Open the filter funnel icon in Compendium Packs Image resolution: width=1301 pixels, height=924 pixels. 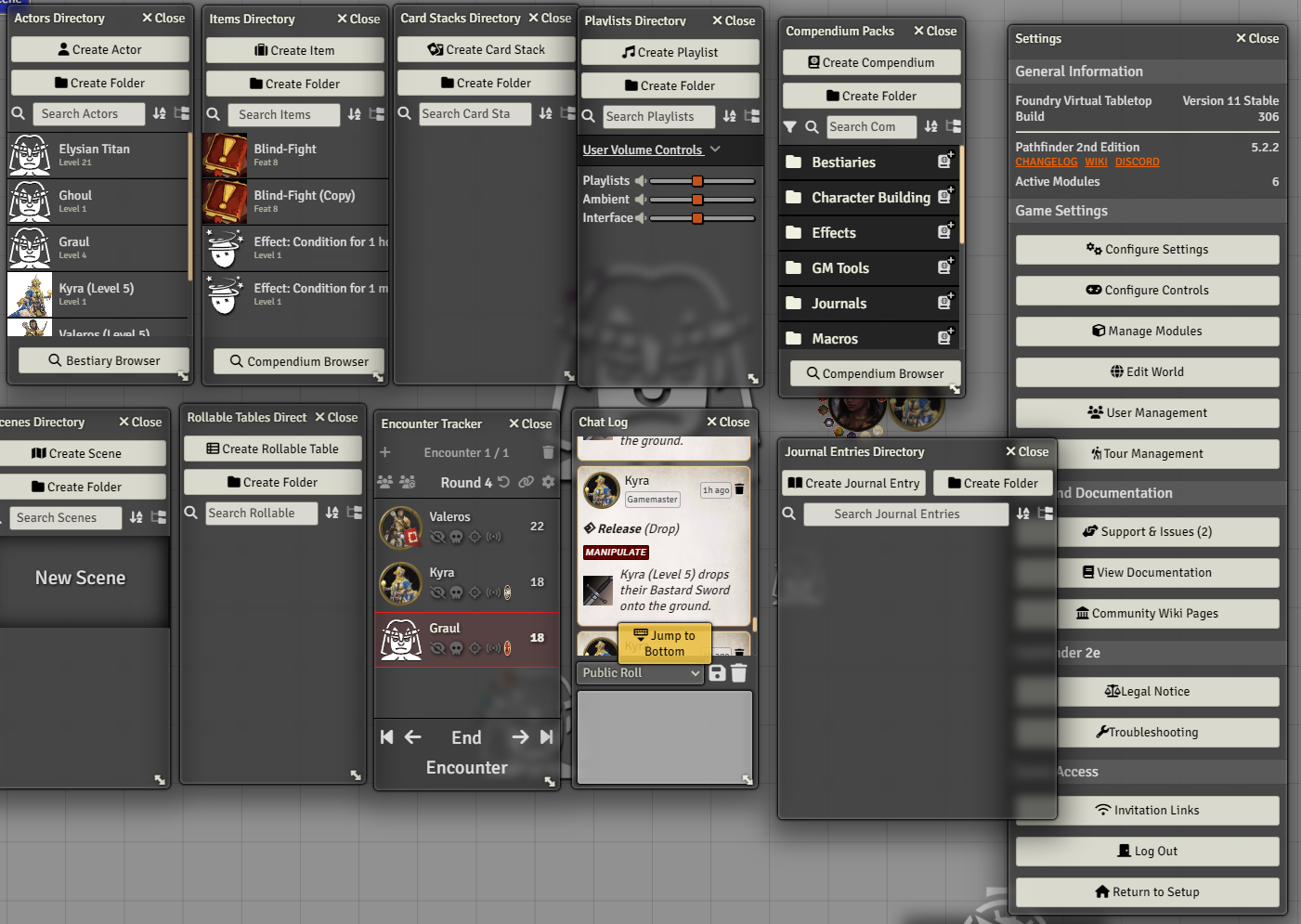click(x=791, y=126)
